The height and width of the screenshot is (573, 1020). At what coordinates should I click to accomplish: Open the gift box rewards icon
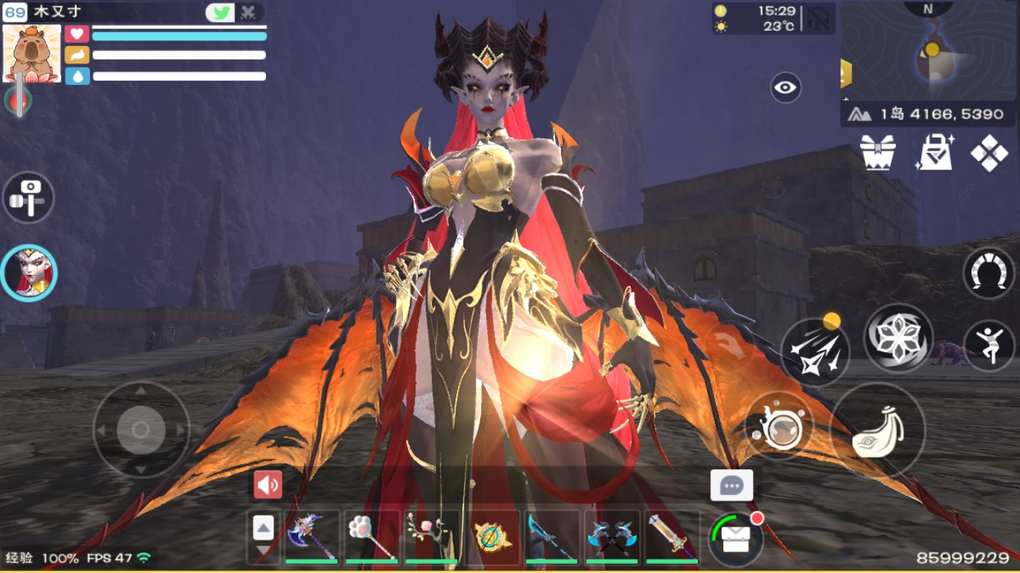point(877,153)
